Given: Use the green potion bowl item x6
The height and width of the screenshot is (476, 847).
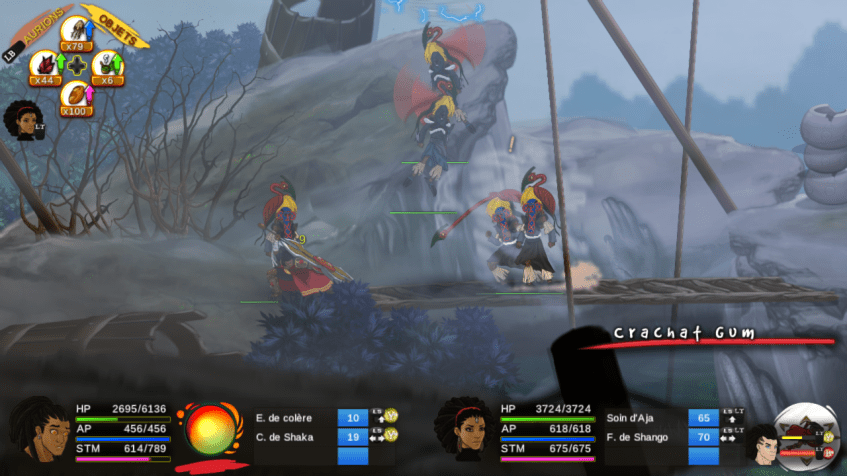Looking at the screenshot, I should pos(106,66).
